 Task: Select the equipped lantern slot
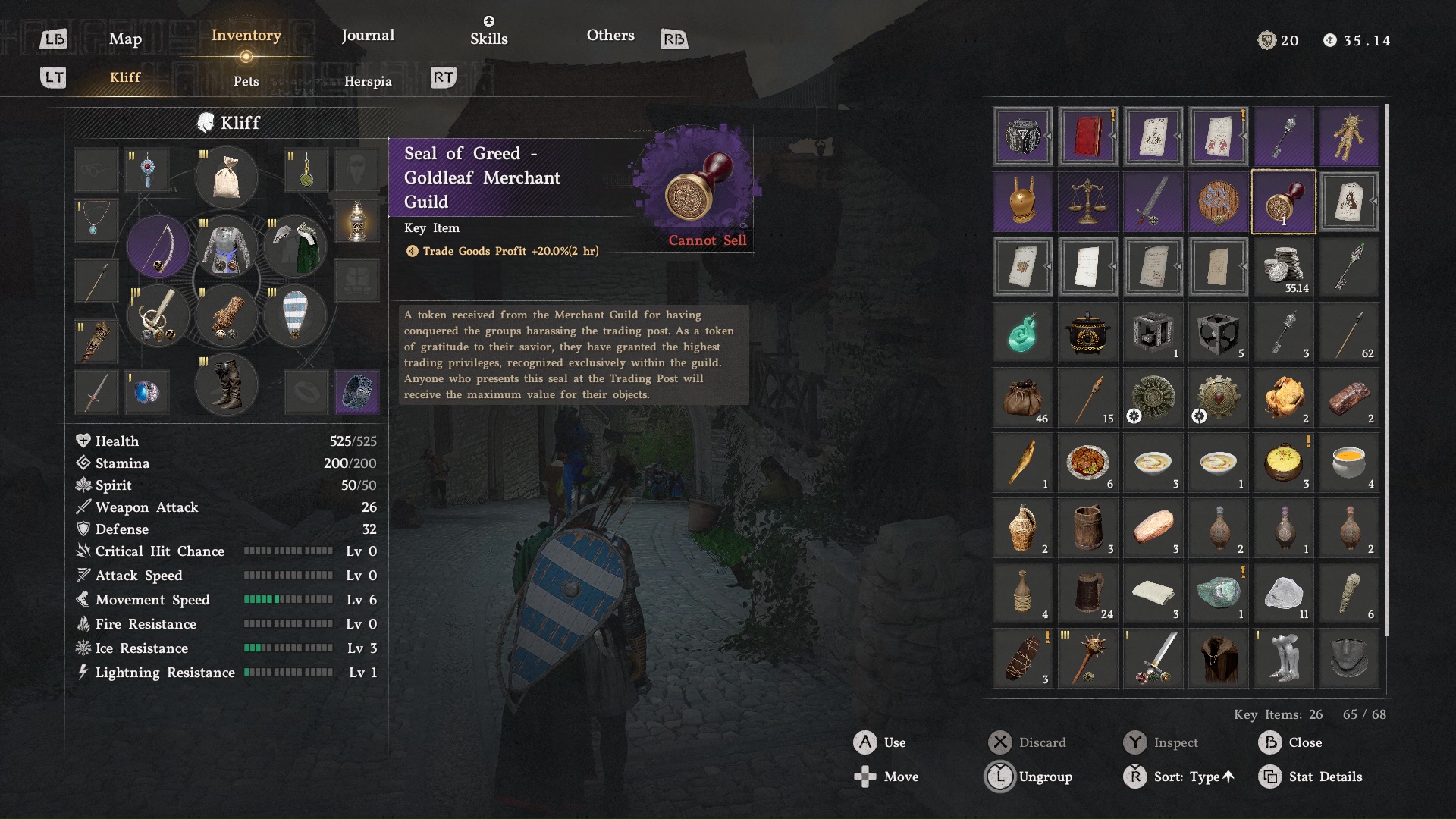click(x=357, y=221)
